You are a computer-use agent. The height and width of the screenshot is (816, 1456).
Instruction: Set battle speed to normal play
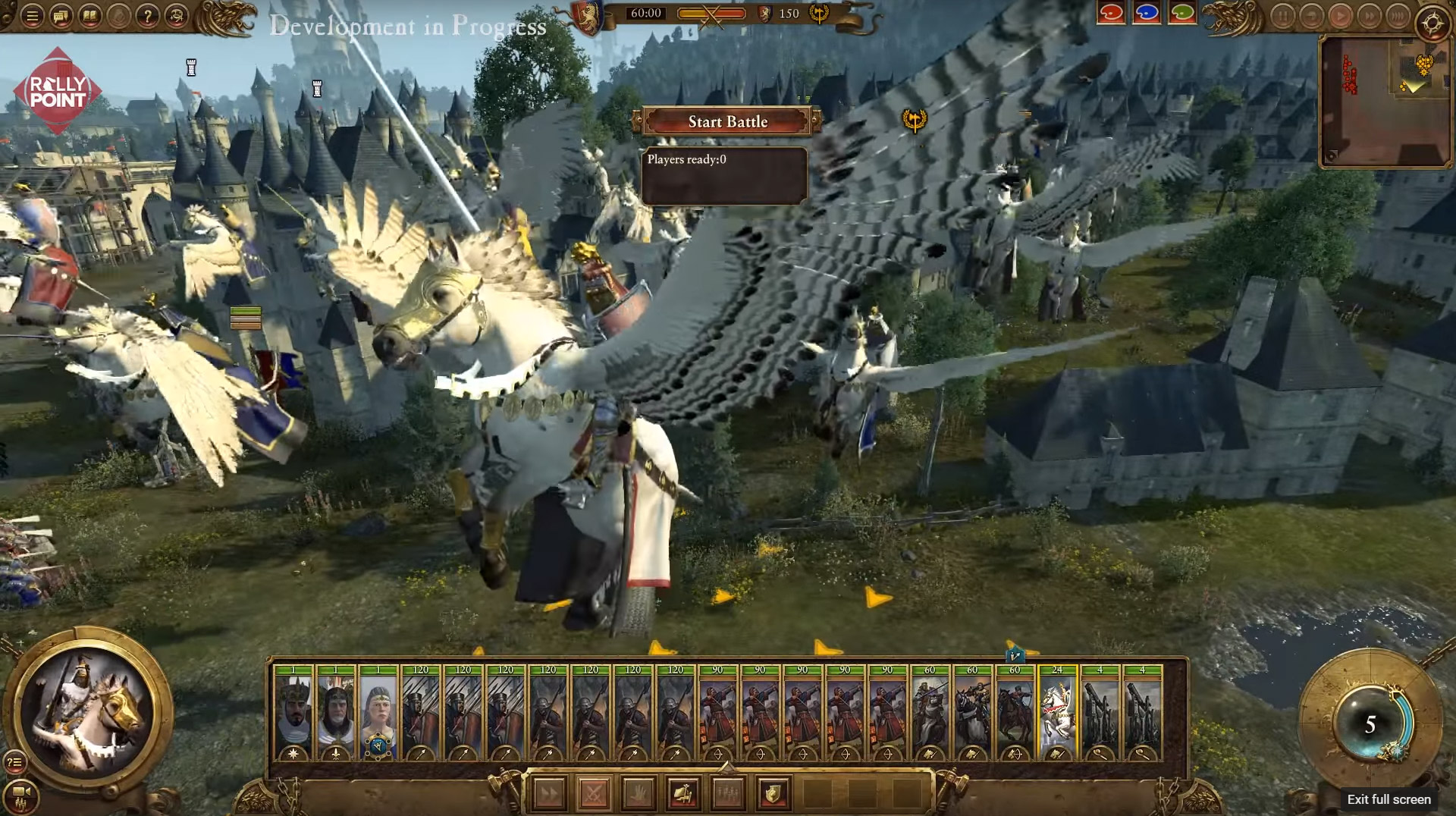pos(1340,17)
